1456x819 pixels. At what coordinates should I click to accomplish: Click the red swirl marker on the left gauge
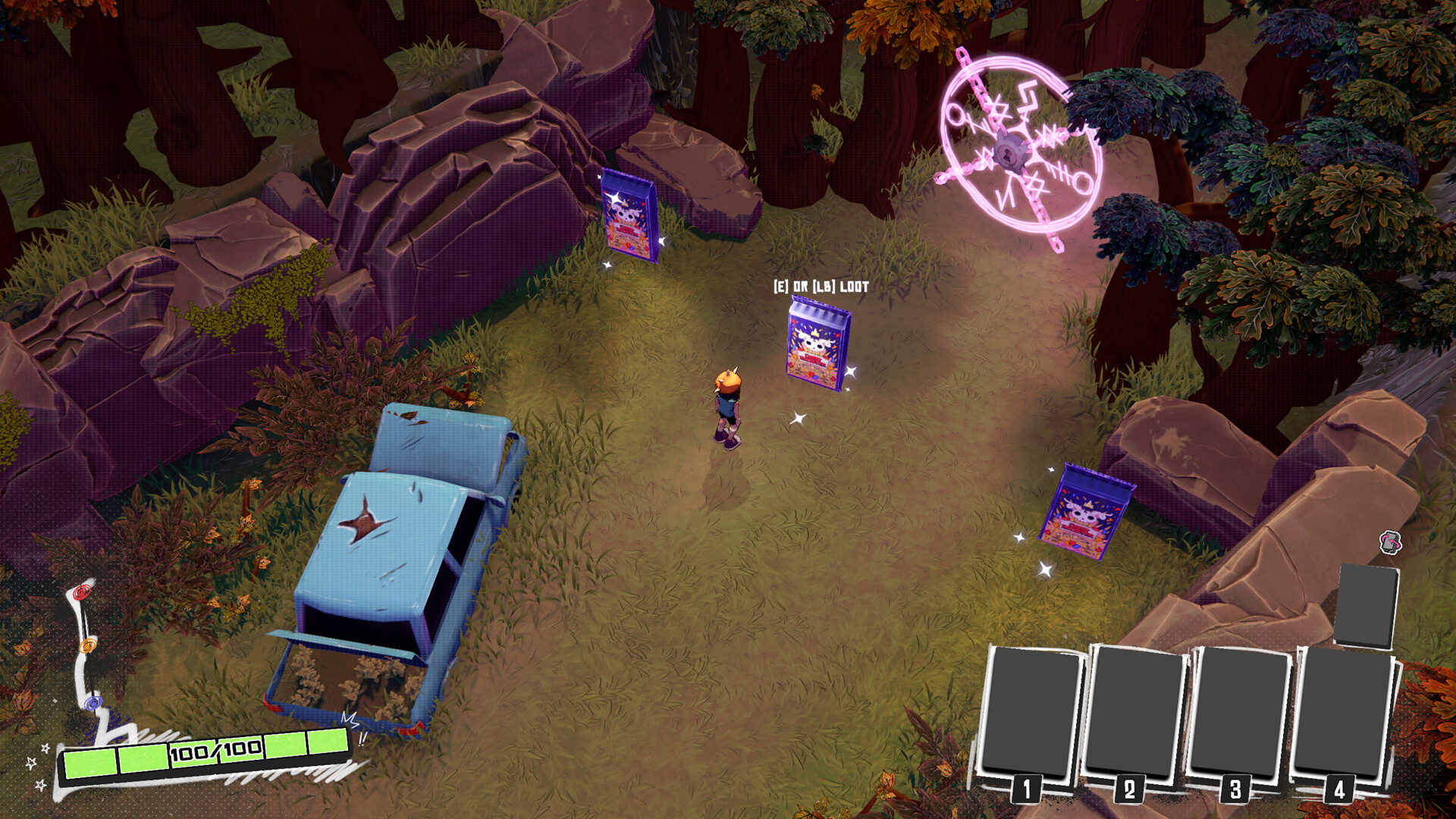(80, 593)
